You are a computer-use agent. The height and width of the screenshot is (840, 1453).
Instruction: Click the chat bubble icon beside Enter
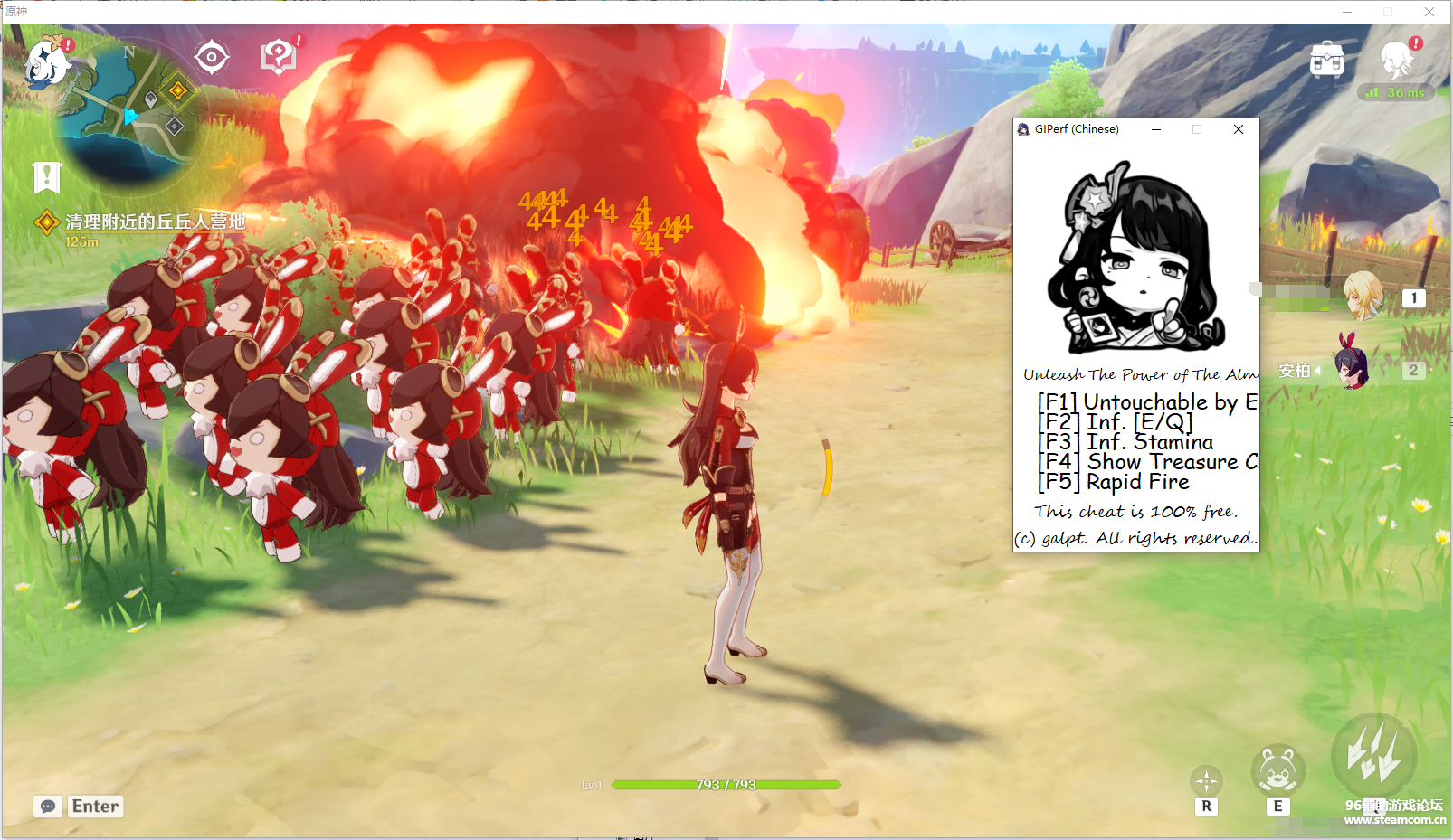(x=48, y=806)
